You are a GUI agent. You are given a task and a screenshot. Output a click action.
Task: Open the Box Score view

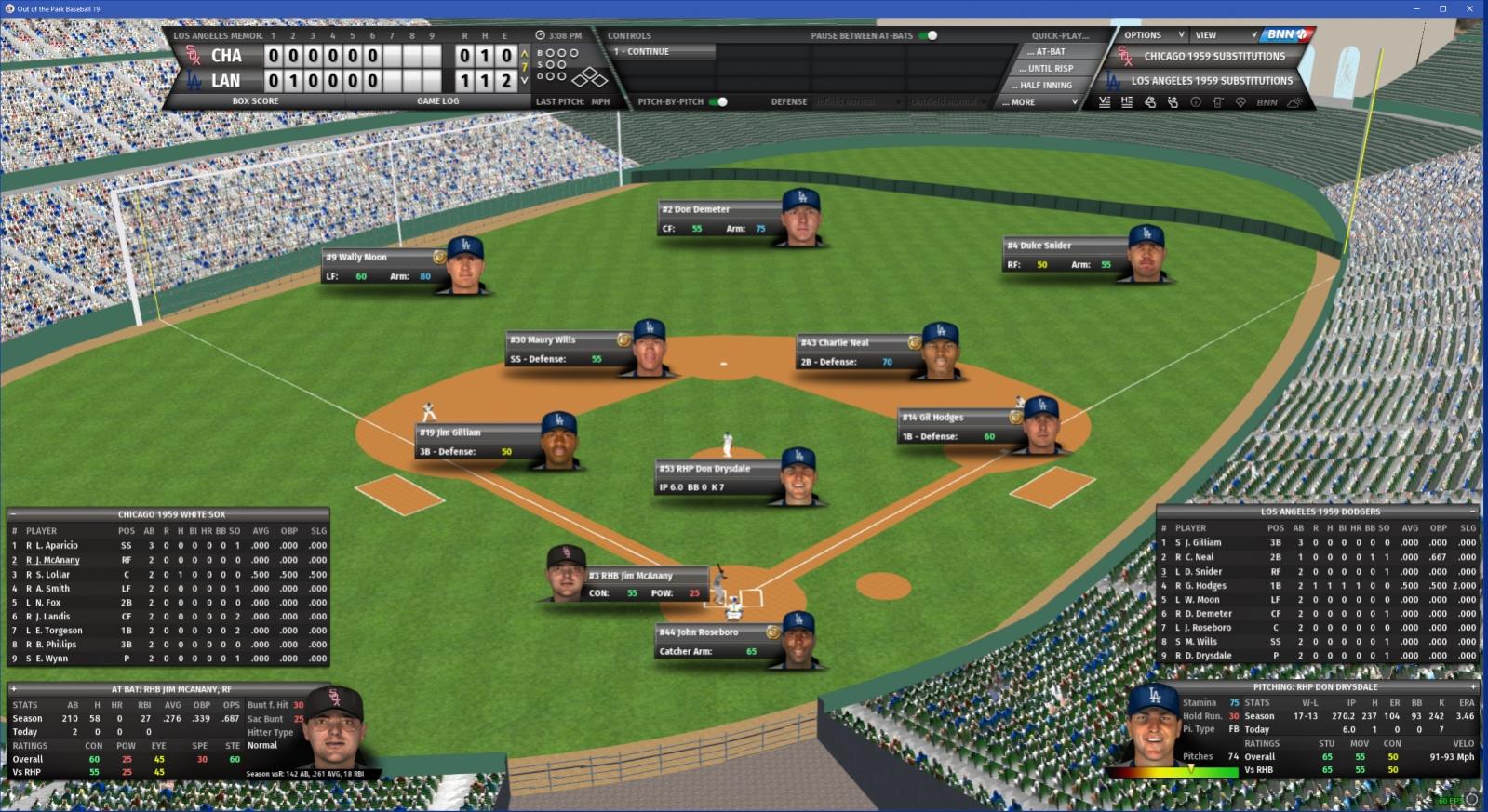[x=255, y=101]
